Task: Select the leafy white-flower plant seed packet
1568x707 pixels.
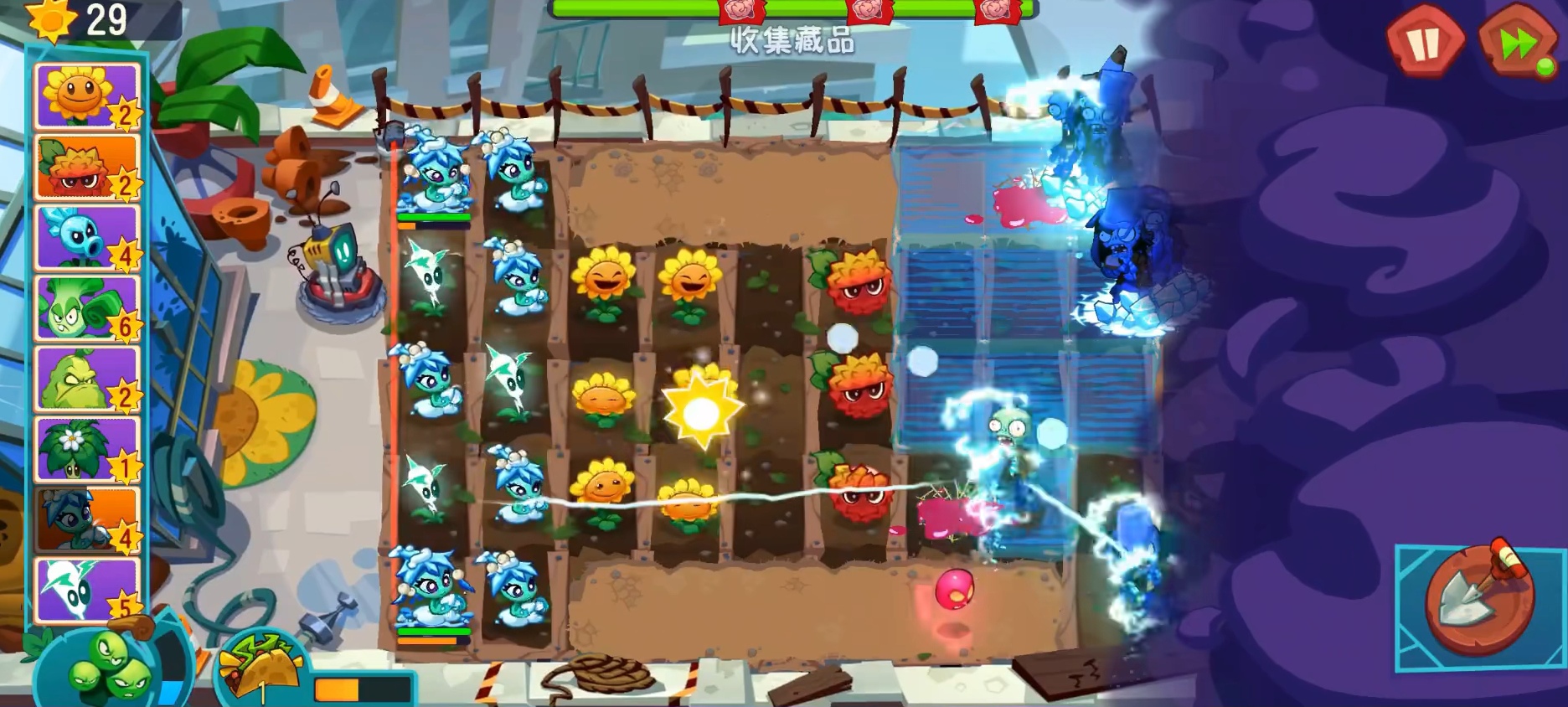Action: coord(86,449)
